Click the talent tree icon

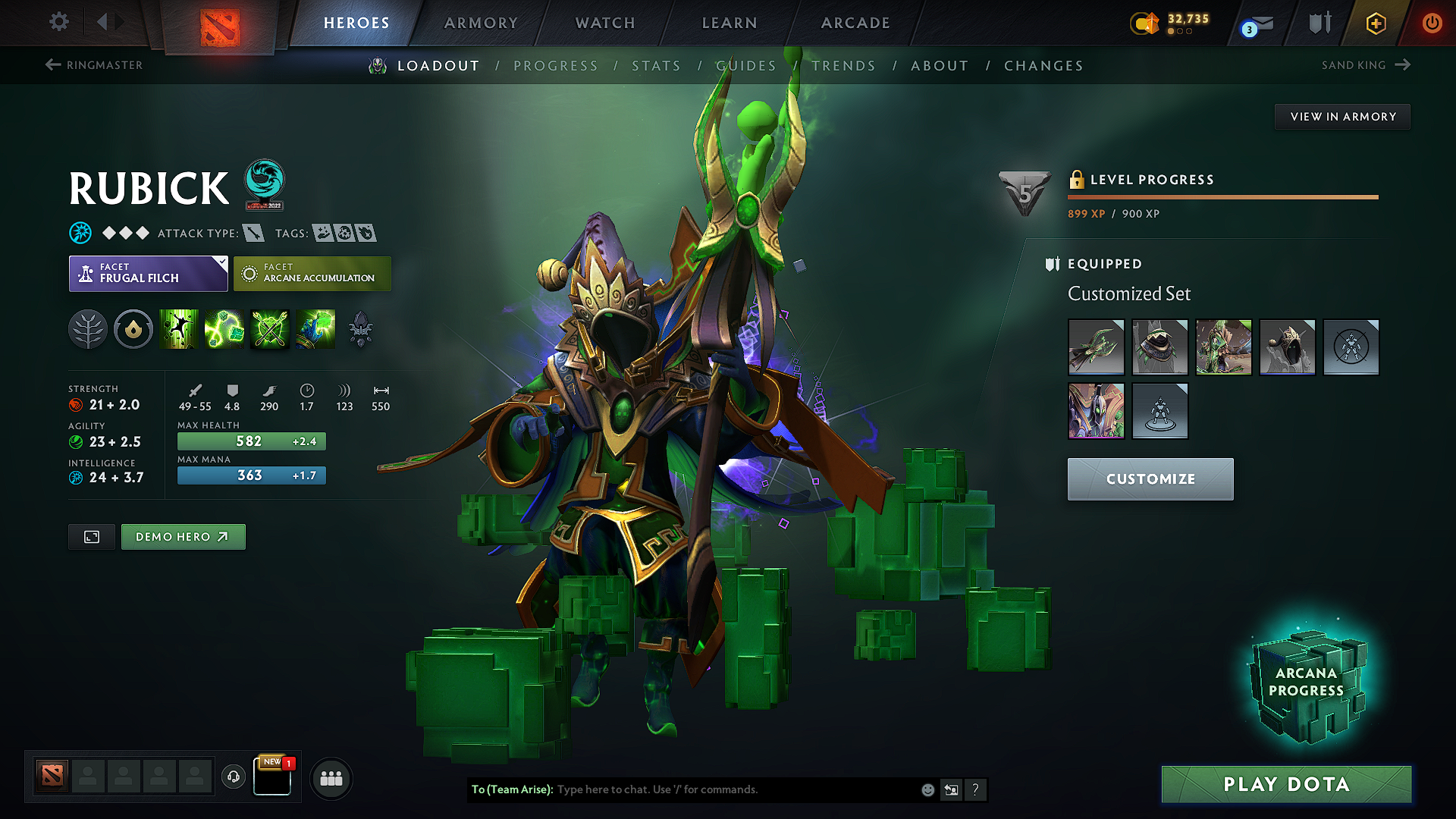pos(88,329)
